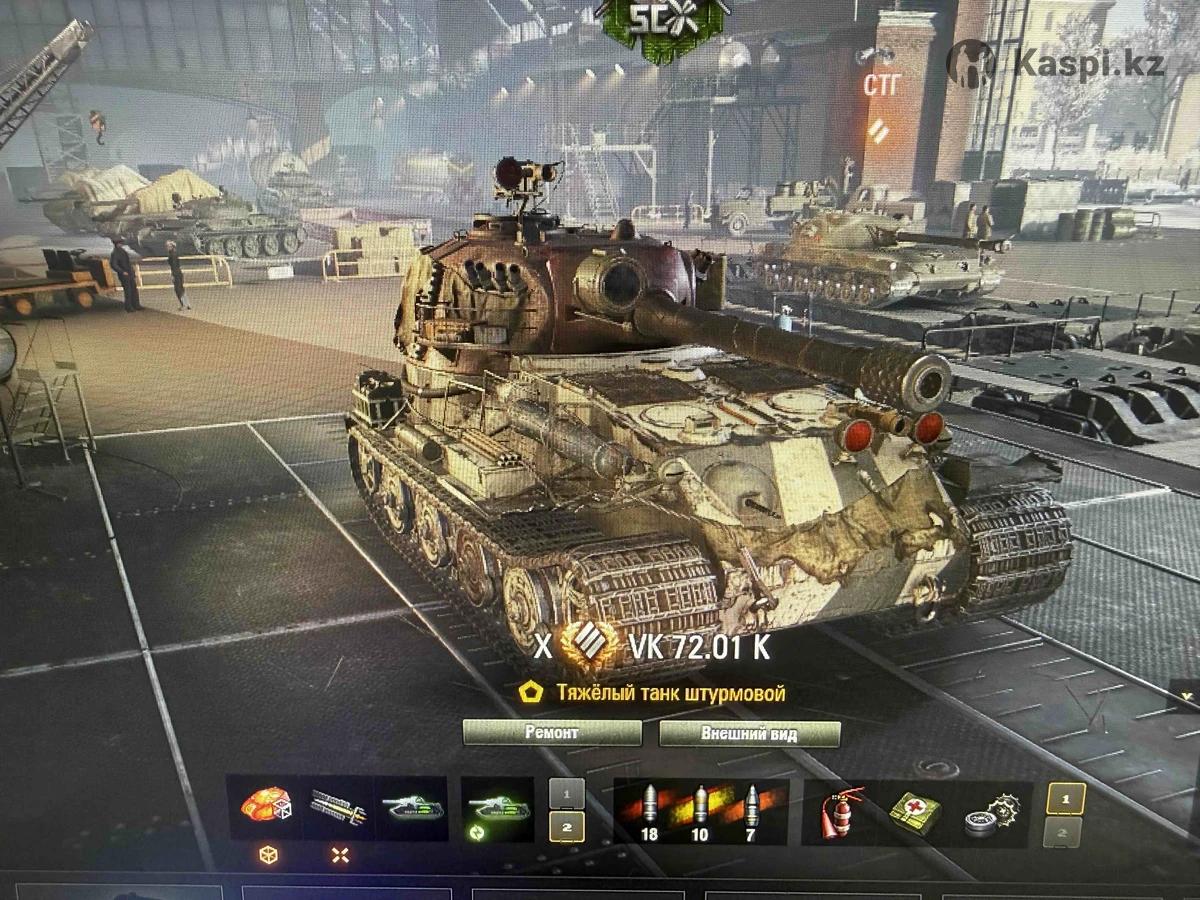Click the Kaspi.kz watermark logo
This screenshot has height=900, width=1200.
(x=1057, y=63)
